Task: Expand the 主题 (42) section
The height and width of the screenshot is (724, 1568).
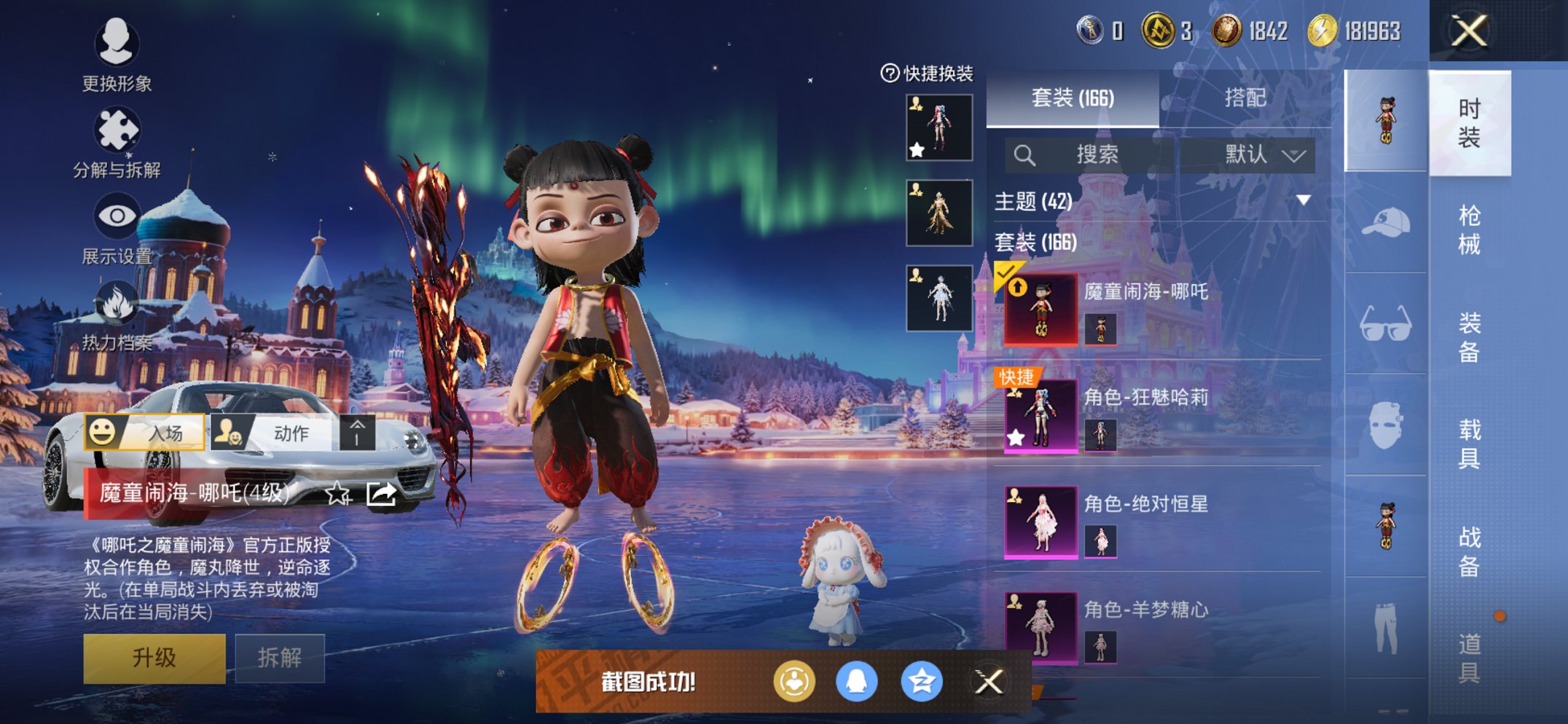Action: 1304,200
